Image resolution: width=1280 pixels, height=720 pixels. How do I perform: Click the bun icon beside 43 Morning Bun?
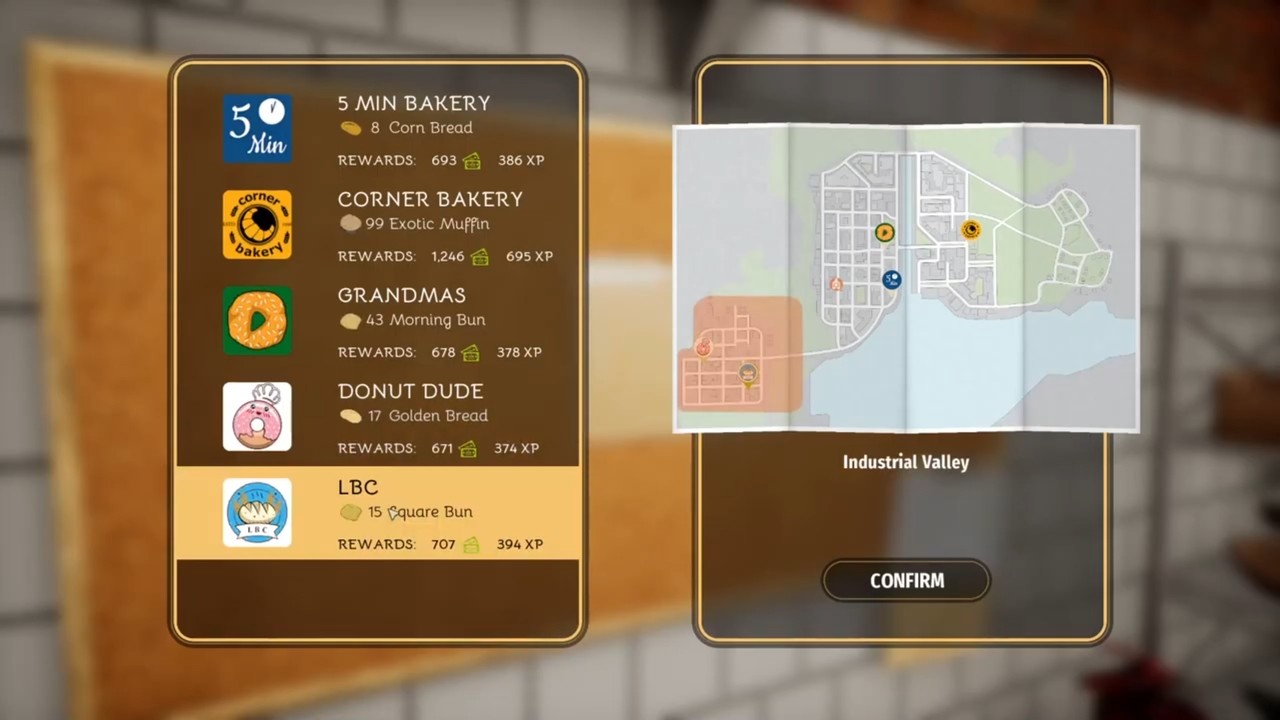click(351, 319)
